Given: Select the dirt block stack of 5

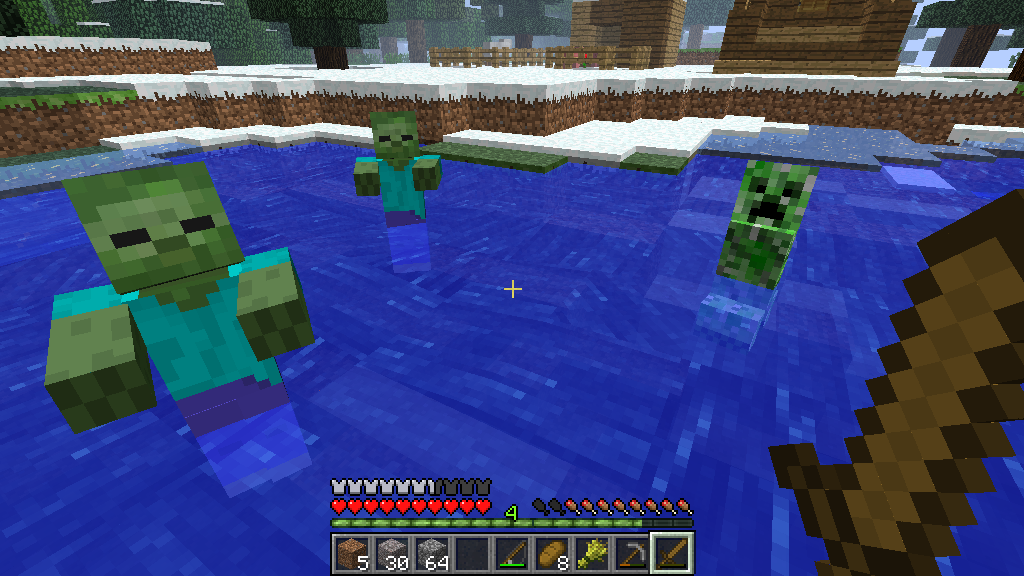Looking at the screenshot, I should click(x=351, y=553).
